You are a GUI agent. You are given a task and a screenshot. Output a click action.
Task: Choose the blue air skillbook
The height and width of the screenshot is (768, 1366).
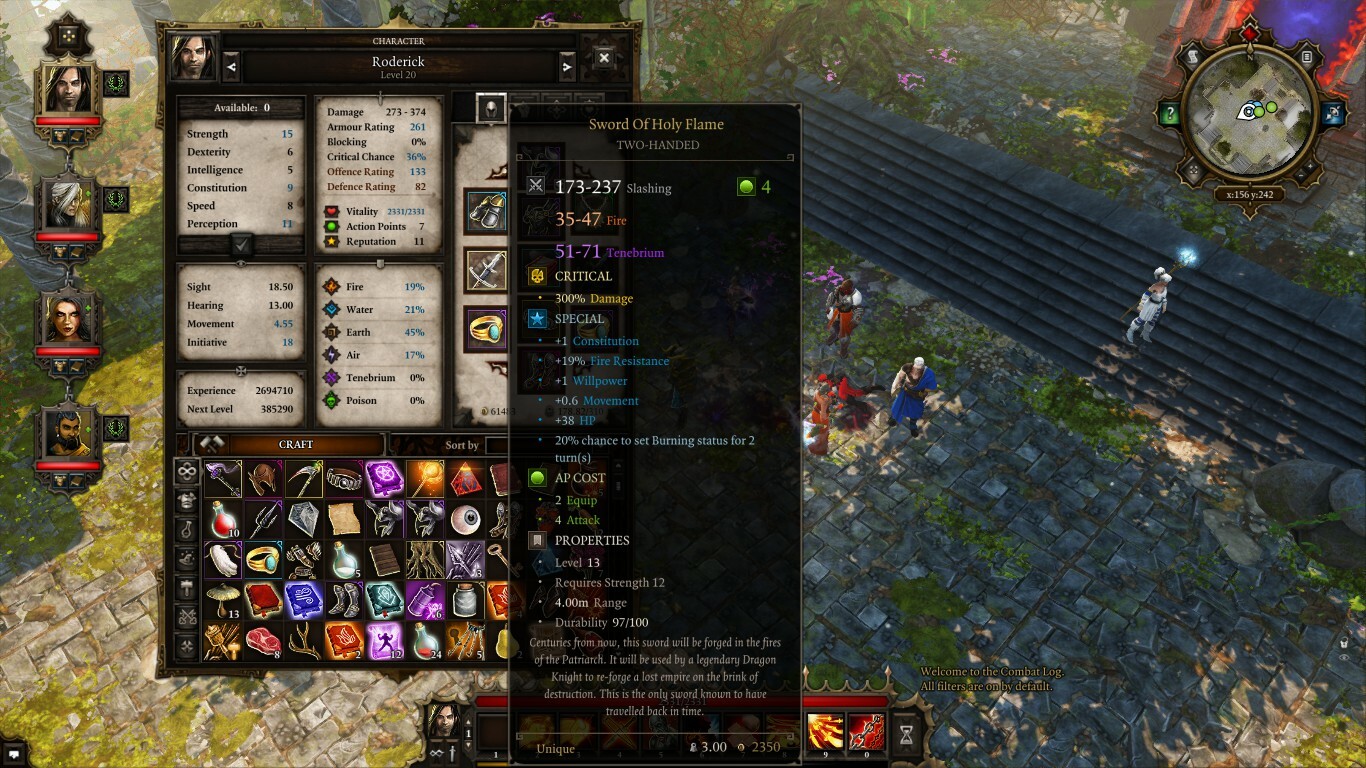click(304, 601)
